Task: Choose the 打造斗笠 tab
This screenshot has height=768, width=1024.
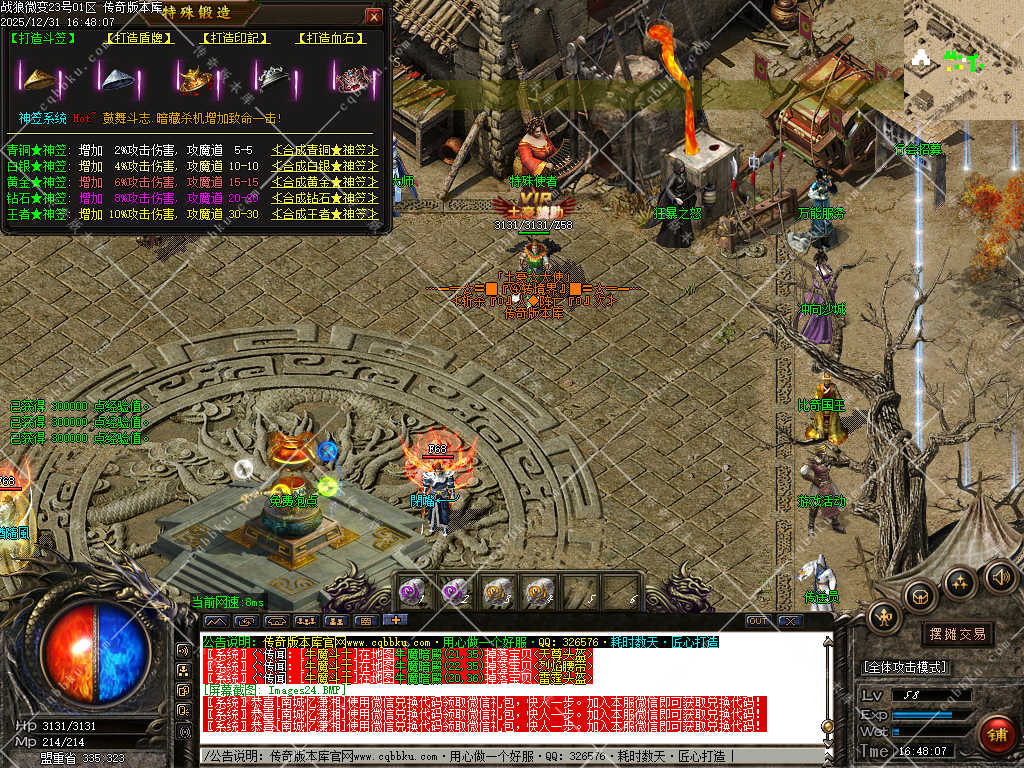Action: coord(43,39)
